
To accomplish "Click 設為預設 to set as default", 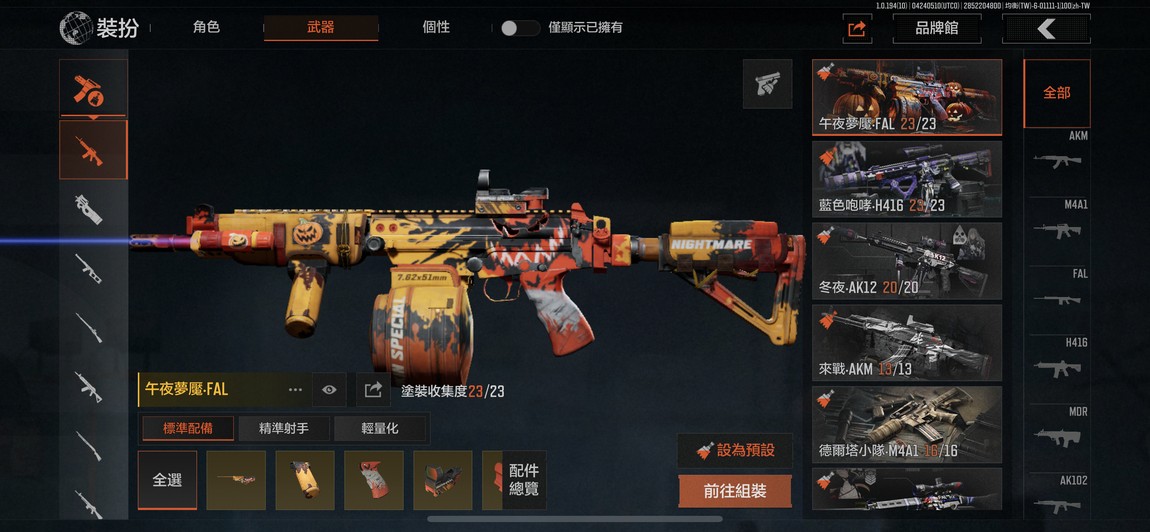I will 735,450.
